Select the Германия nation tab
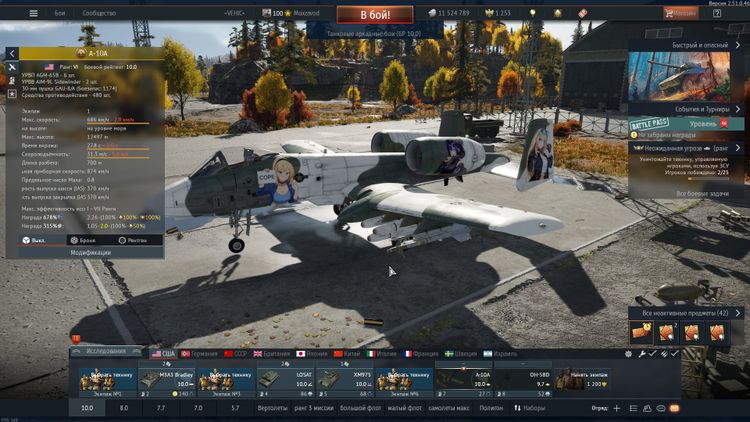 [x=203, y=353]
